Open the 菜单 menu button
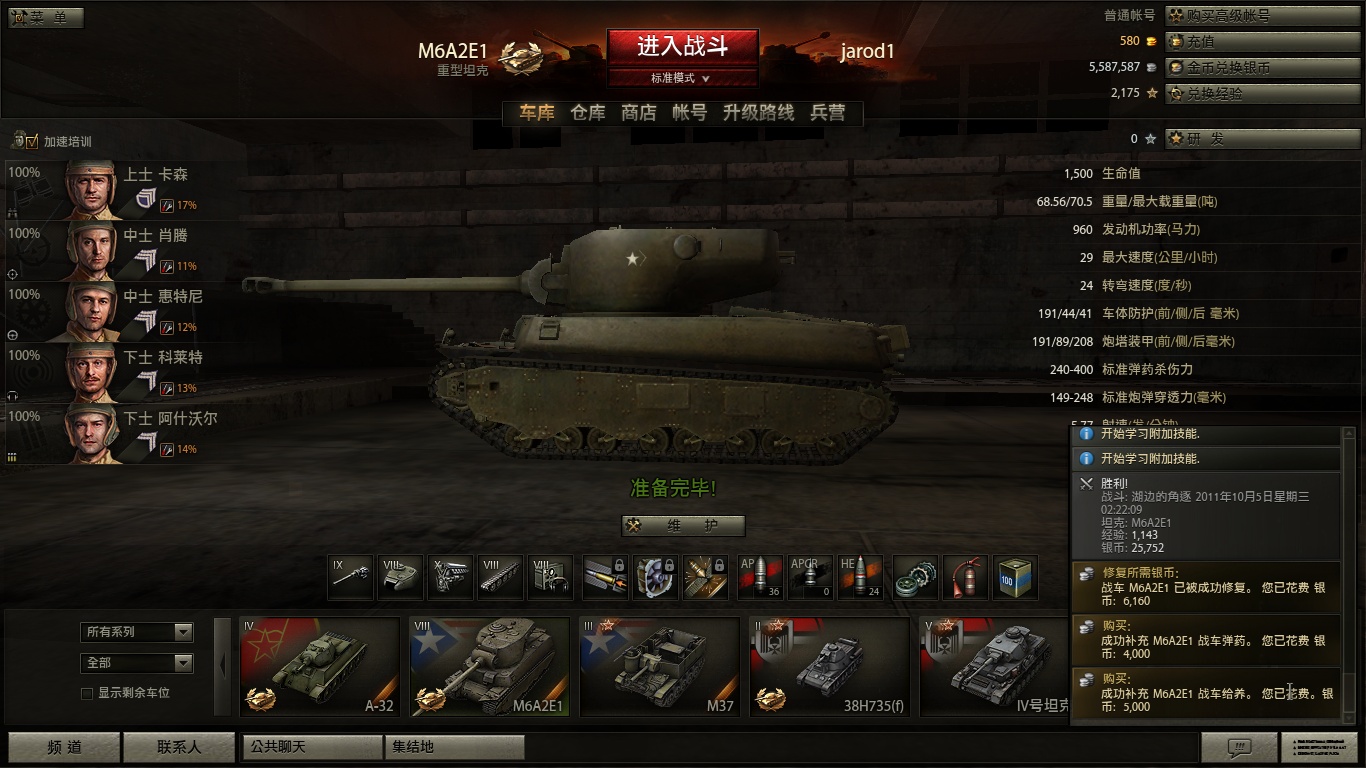 [x=46, y=18]
